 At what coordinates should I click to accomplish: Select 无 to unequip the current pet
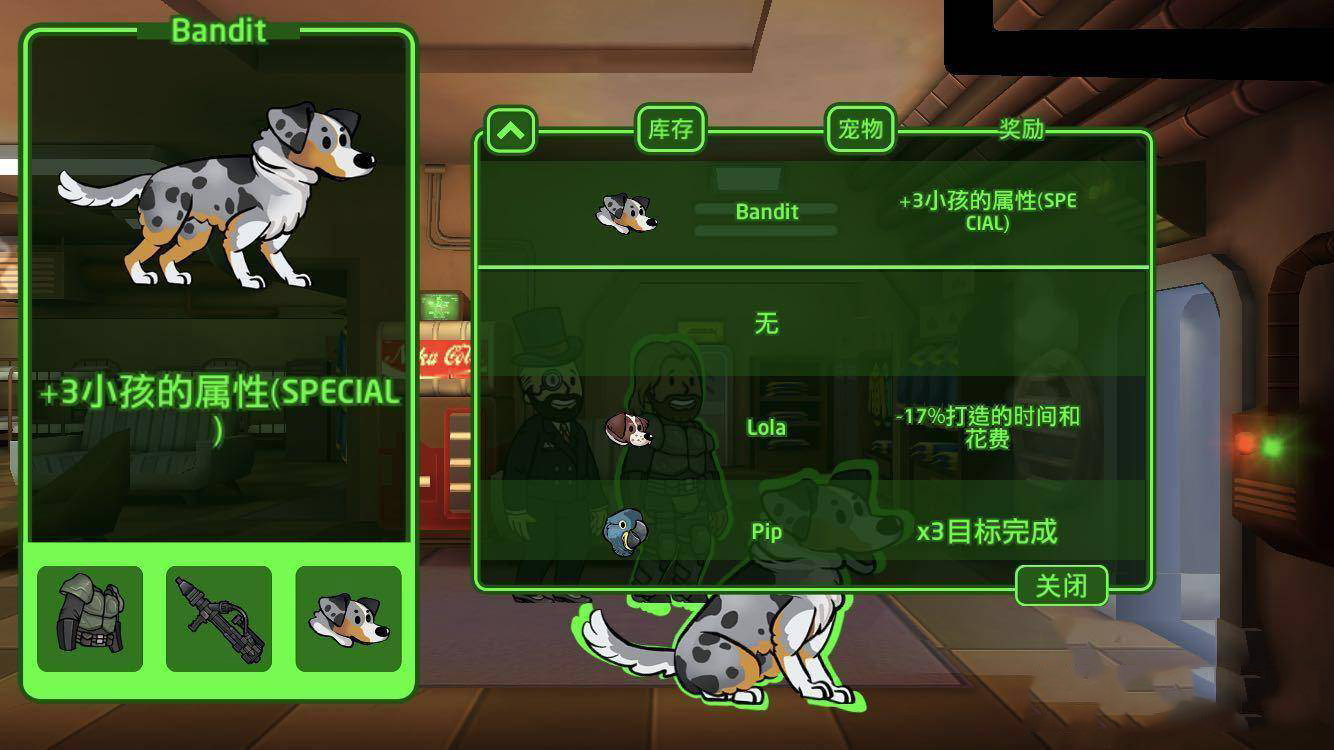(x=765, y=323)
